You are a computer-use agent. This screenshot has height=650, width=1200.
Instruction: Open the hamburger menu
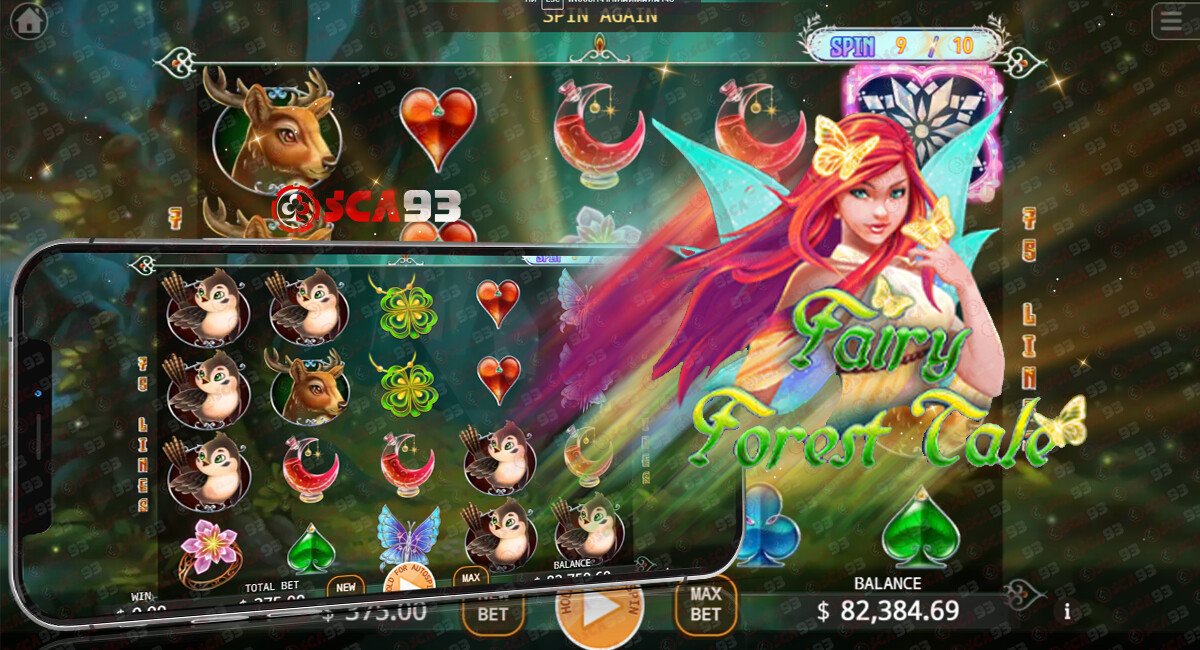(x=1171, y=21)
